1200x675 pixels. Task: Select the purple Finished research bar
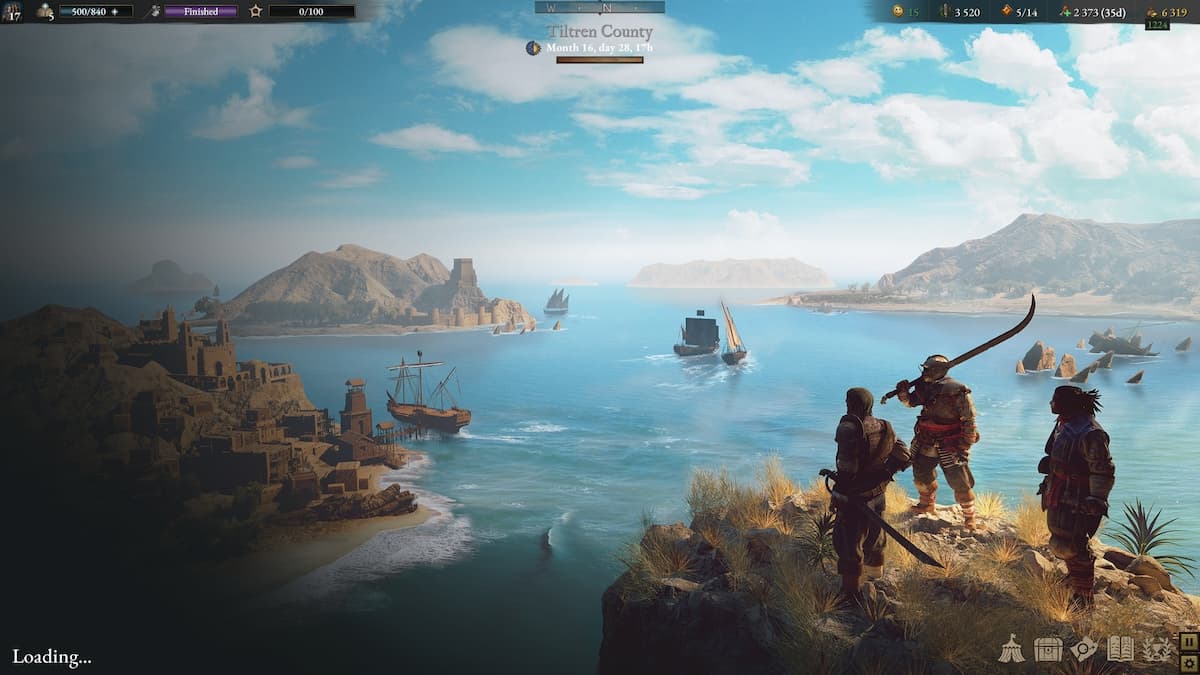click(x=200, y=12)
